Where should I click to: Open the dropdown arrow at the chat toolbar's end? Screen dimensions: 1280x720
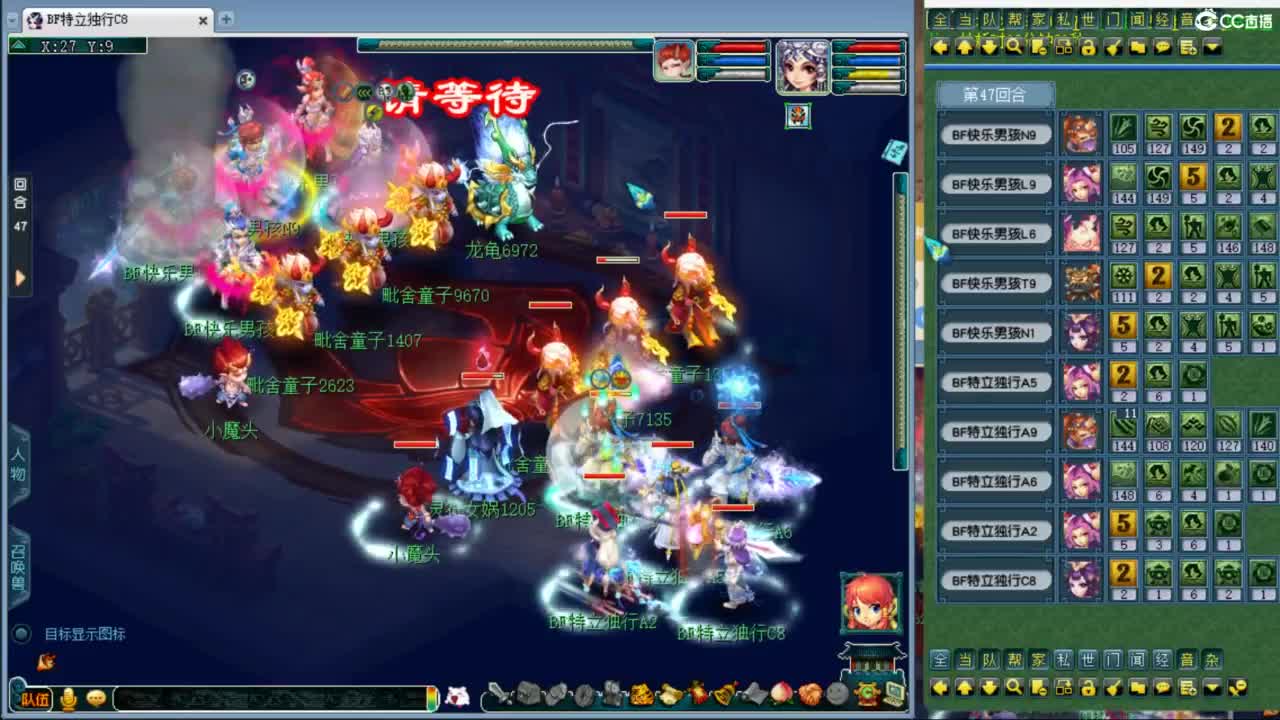(1211, 46)
